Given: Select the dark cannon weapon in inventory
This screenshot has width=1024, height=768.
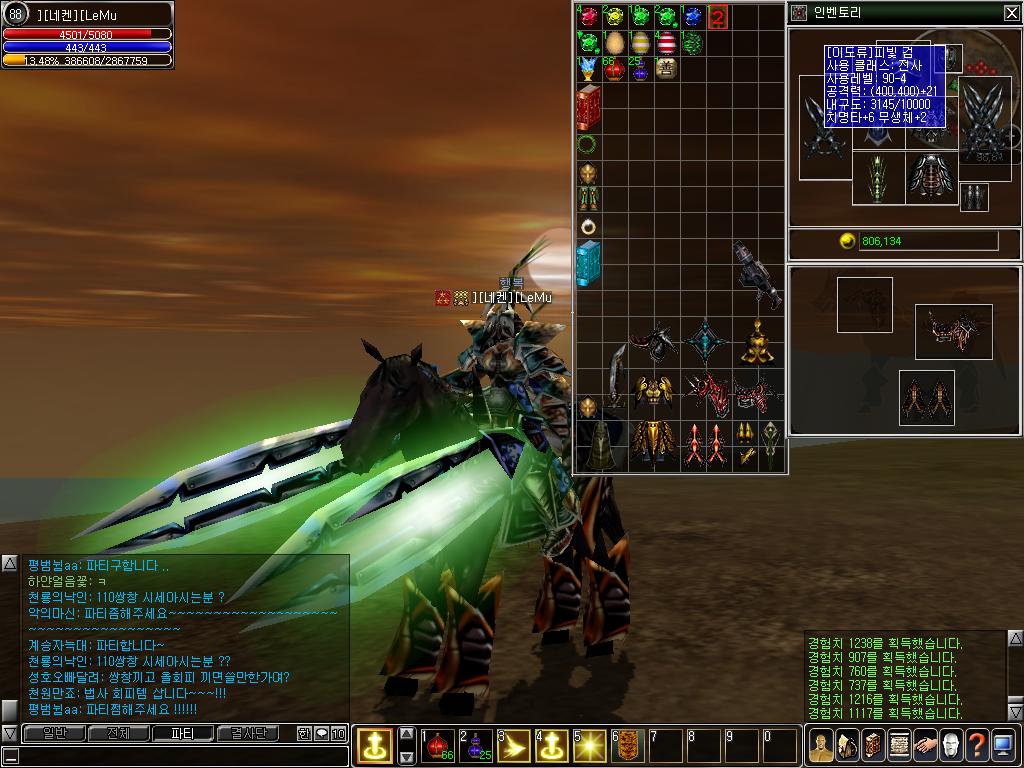Looking at the screenshot, I should click(756, 274).
